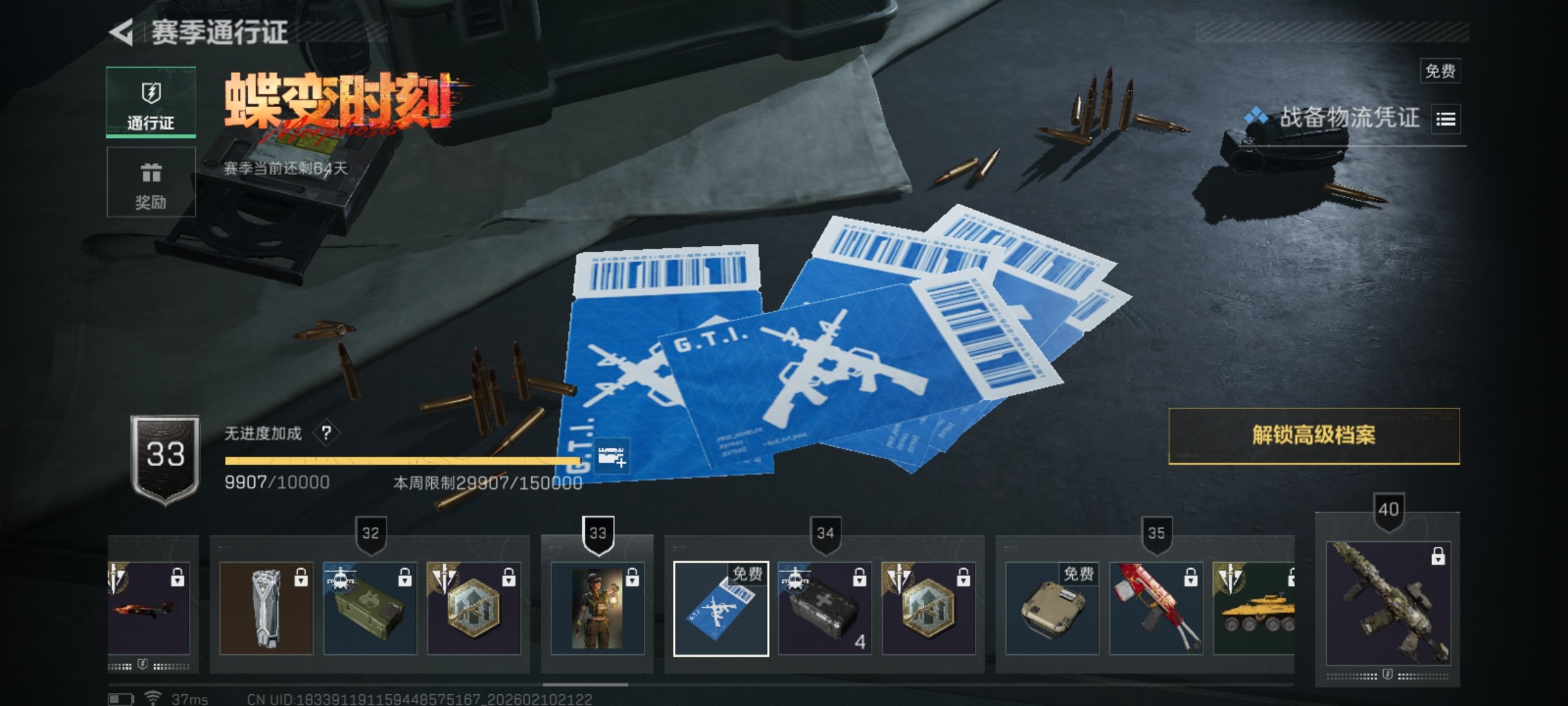Go back using the top-left arrow
The width and height of the screenshot is (1568, 706).
click(x=122, y=32)
